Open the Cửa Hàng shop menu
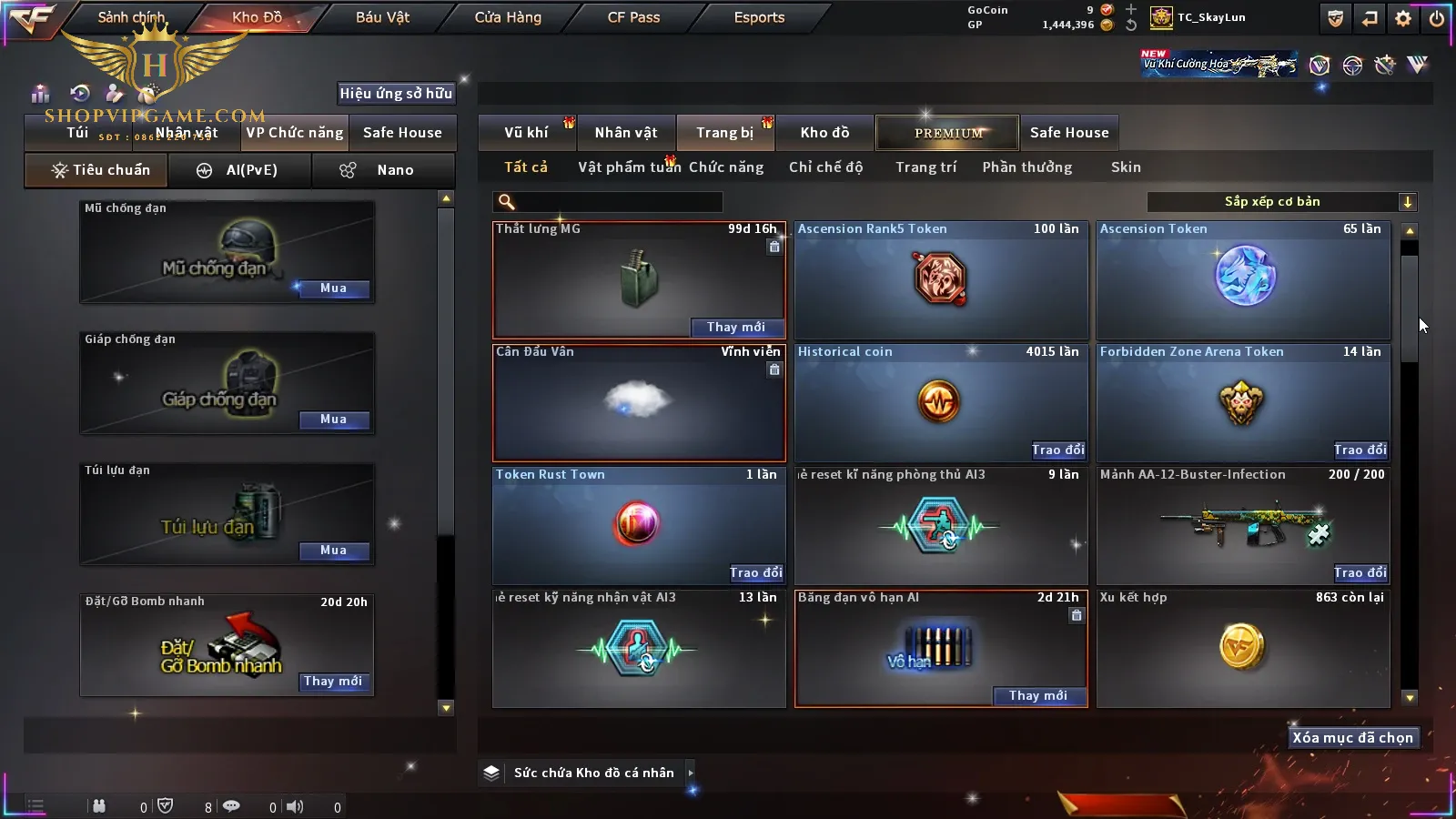 [508, 17]
